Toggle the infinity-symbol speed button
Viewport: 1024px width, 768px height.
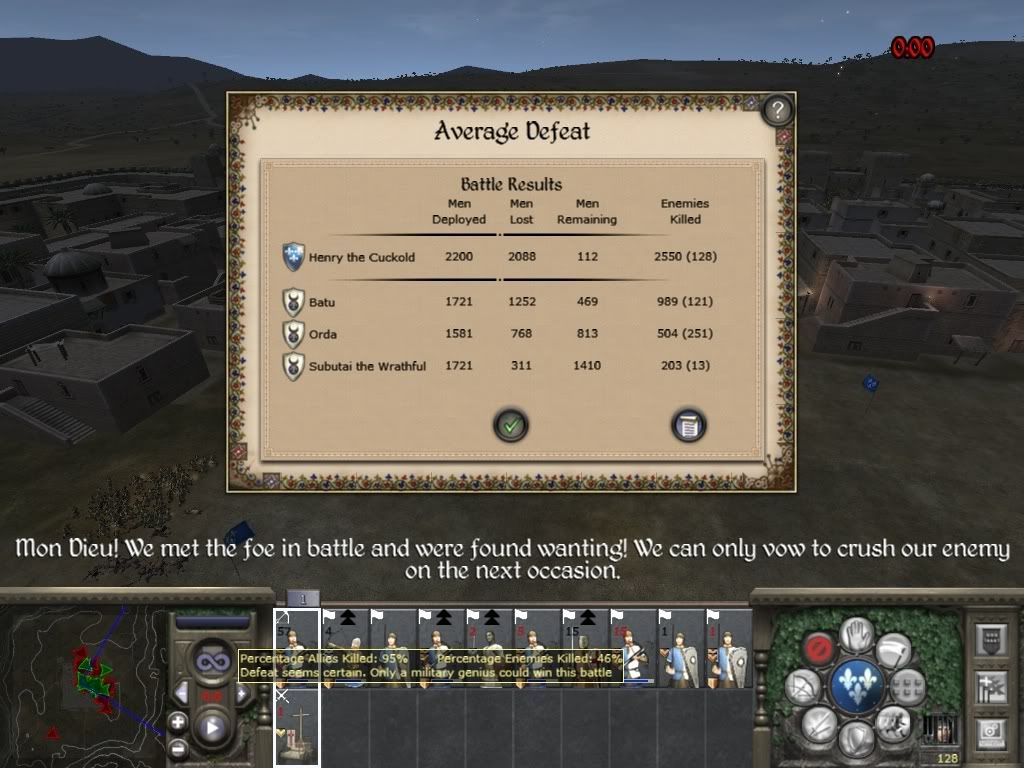coord(212,660)
